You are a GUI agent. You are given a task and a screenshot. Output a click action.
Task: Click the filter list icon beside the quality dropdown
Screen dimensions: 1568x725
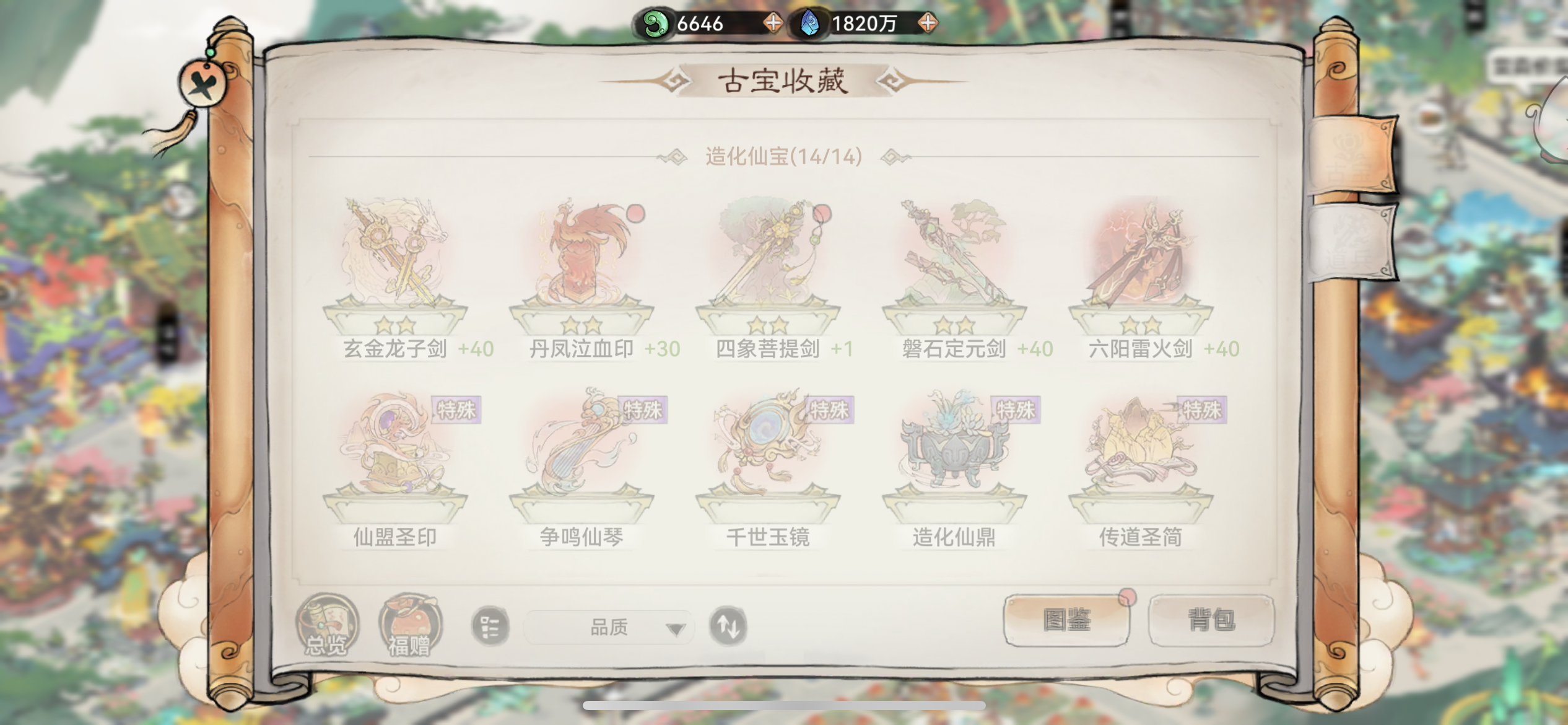pyautogui.click(x=489, y=626)
